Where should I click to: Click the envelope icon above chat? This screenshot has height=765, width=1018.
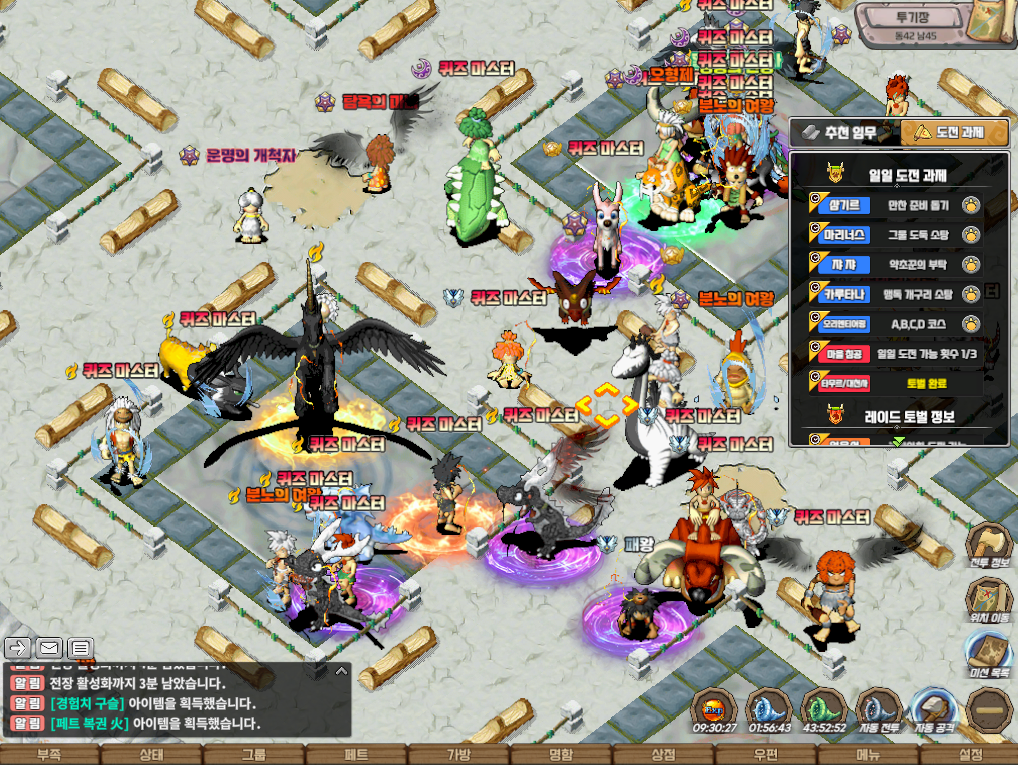point(49,648)
